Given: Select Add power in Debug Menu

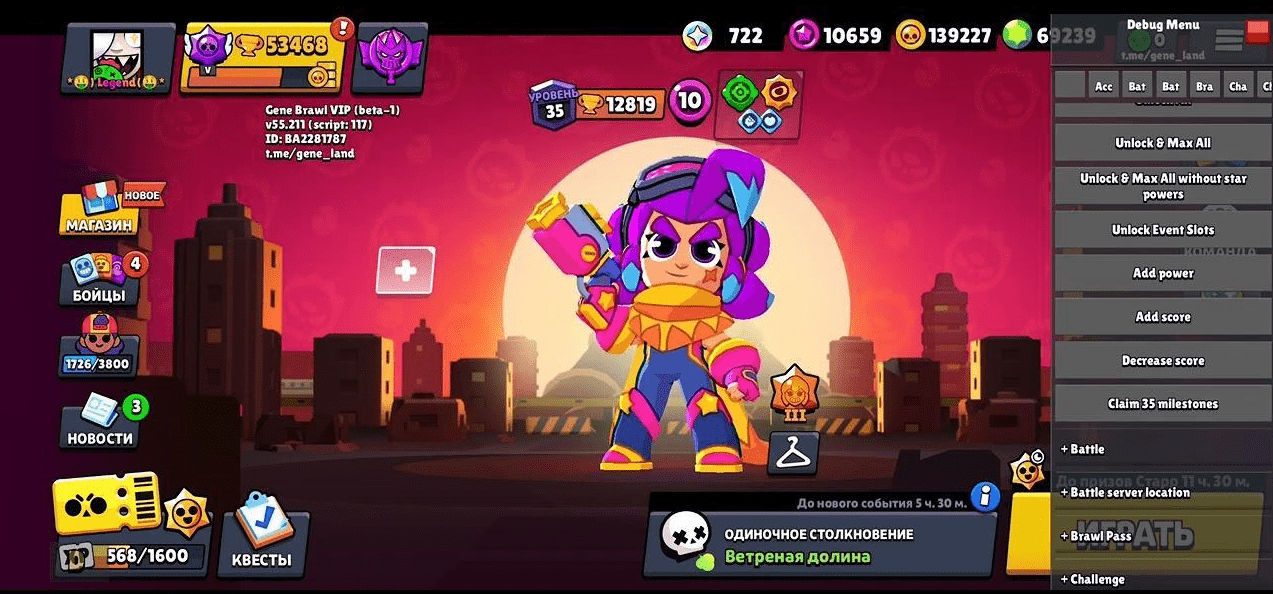Looking at the screenshot, I should [1162, 273].
